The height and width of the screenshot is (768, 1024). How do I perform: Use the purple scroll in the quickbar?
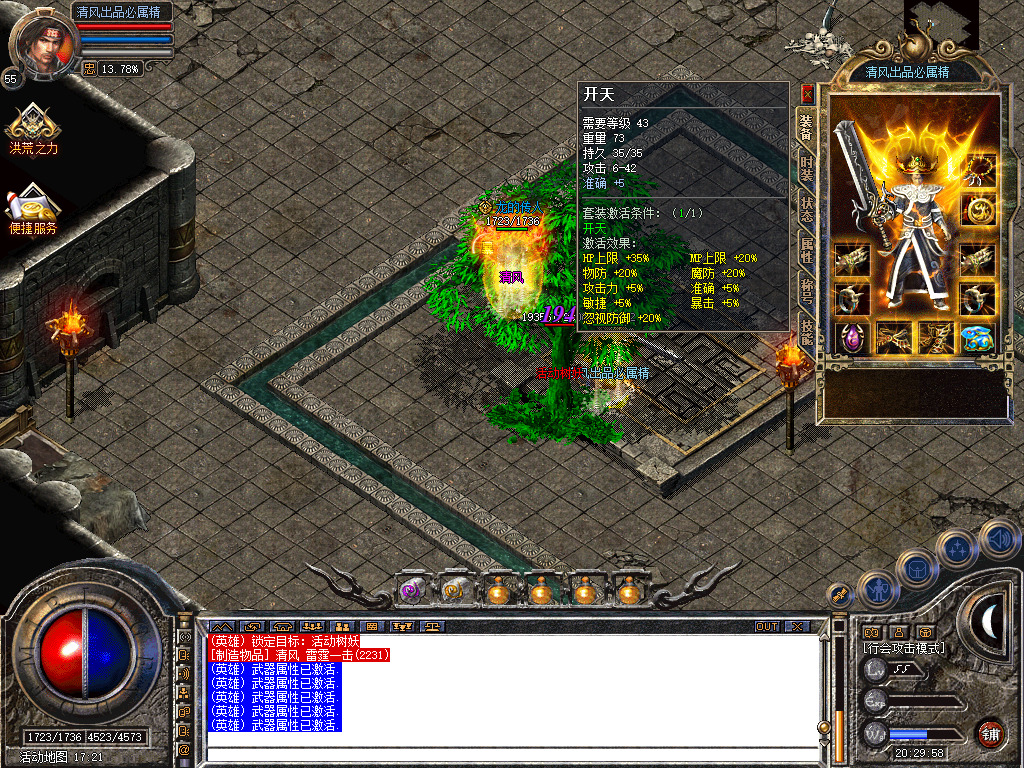[412, 592]
